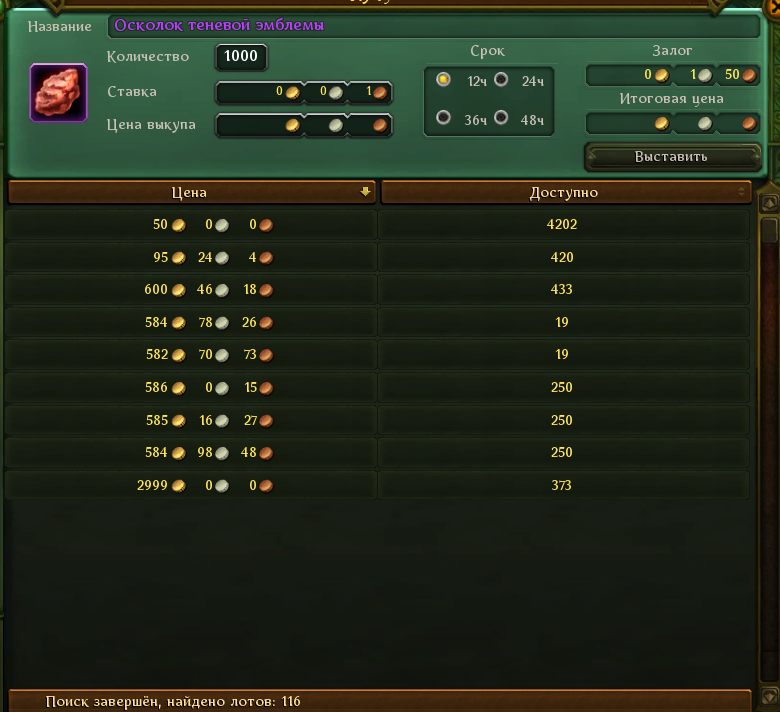Click the Выставить button

(x=671, y=157)
